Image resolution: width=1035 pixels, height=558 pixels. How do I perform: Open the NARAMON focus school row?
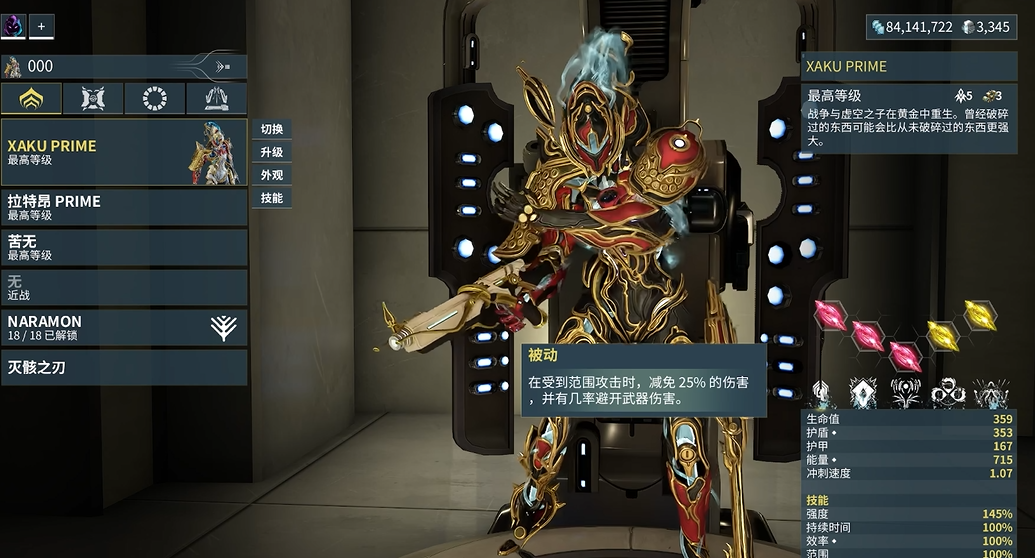click(124, 327)
